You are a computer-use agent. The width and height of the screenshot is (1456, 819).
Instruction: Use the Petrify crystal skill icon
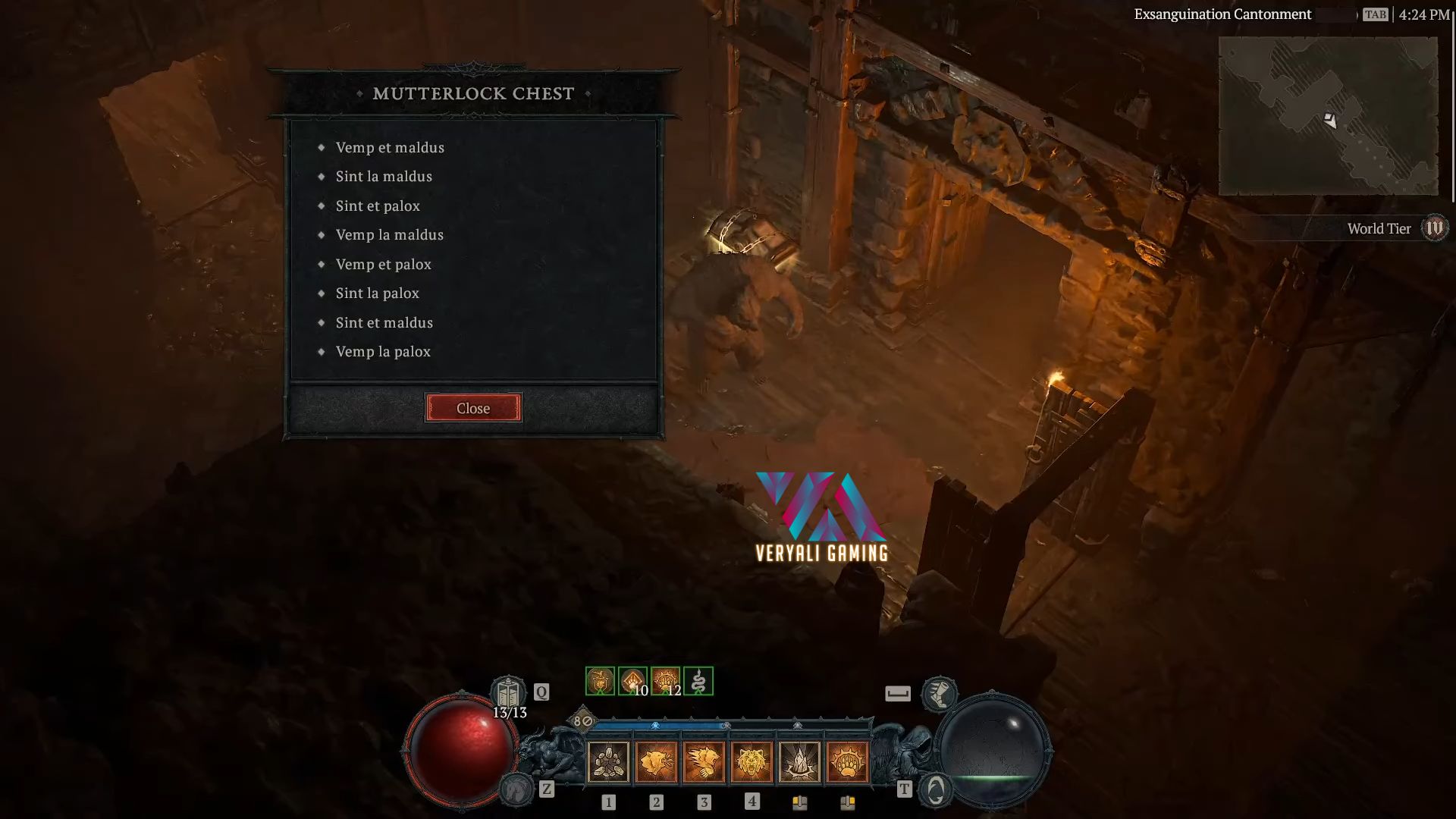801,764
